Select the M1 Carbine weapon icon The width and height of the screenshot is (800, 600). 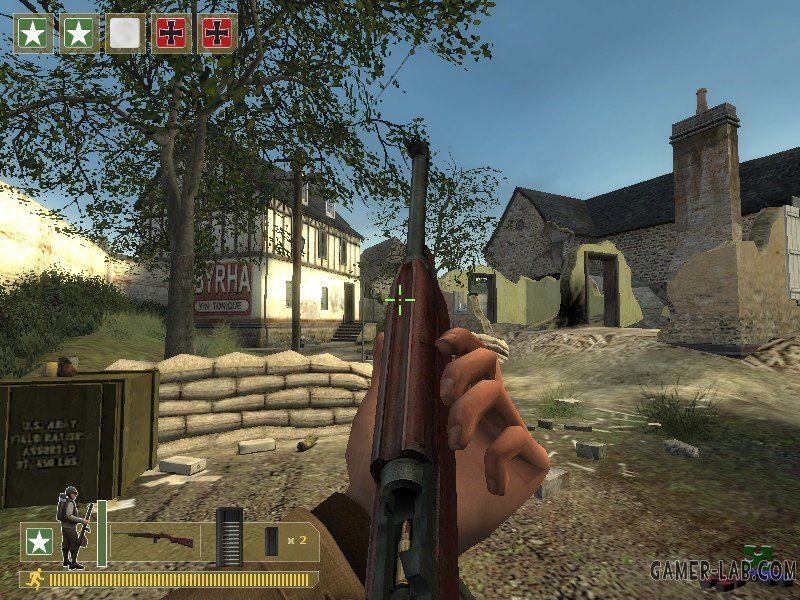[153, 540]
